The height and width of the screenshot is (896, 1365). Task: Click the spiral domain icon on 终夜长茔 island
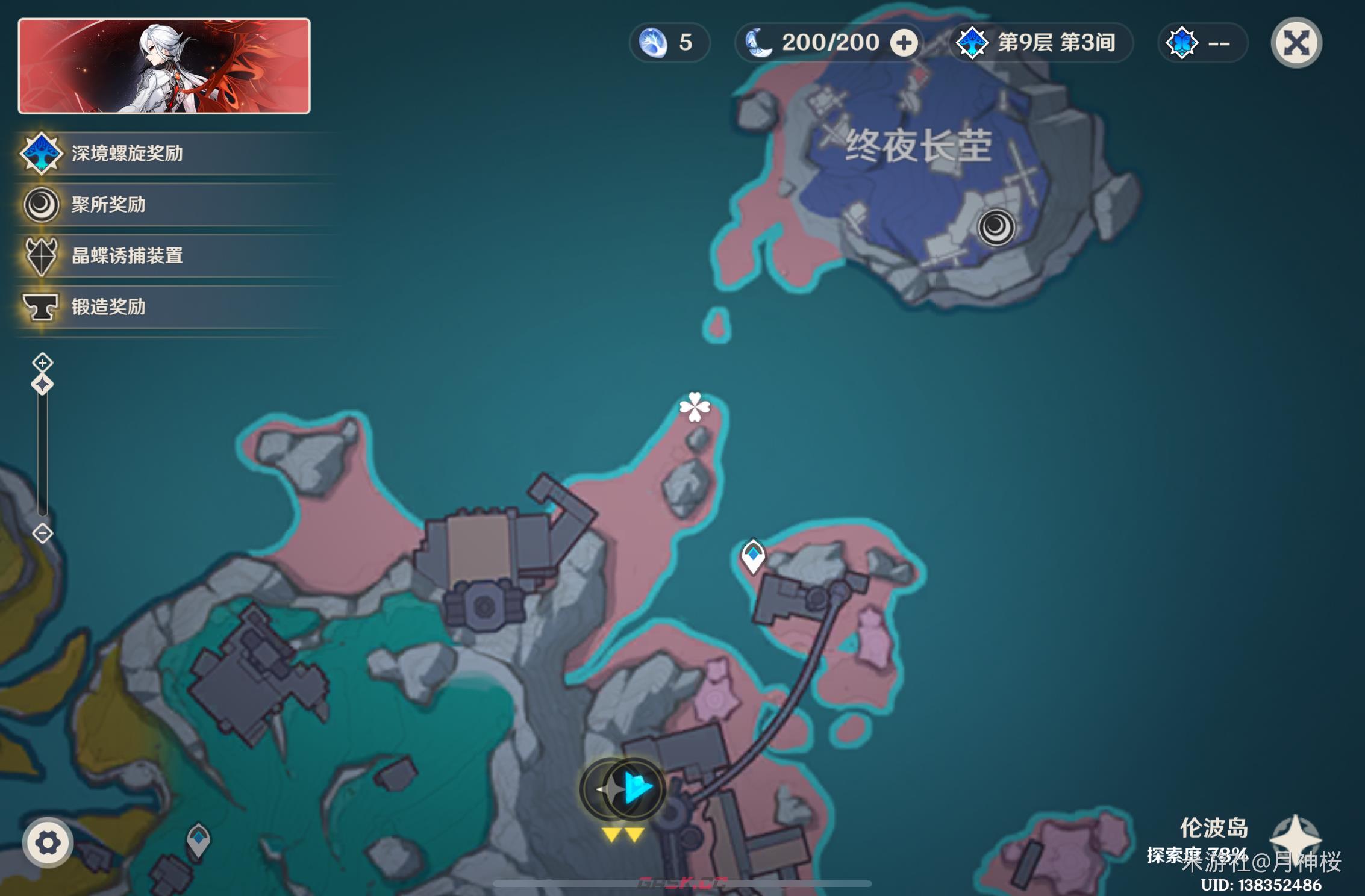tap(996, 228)
